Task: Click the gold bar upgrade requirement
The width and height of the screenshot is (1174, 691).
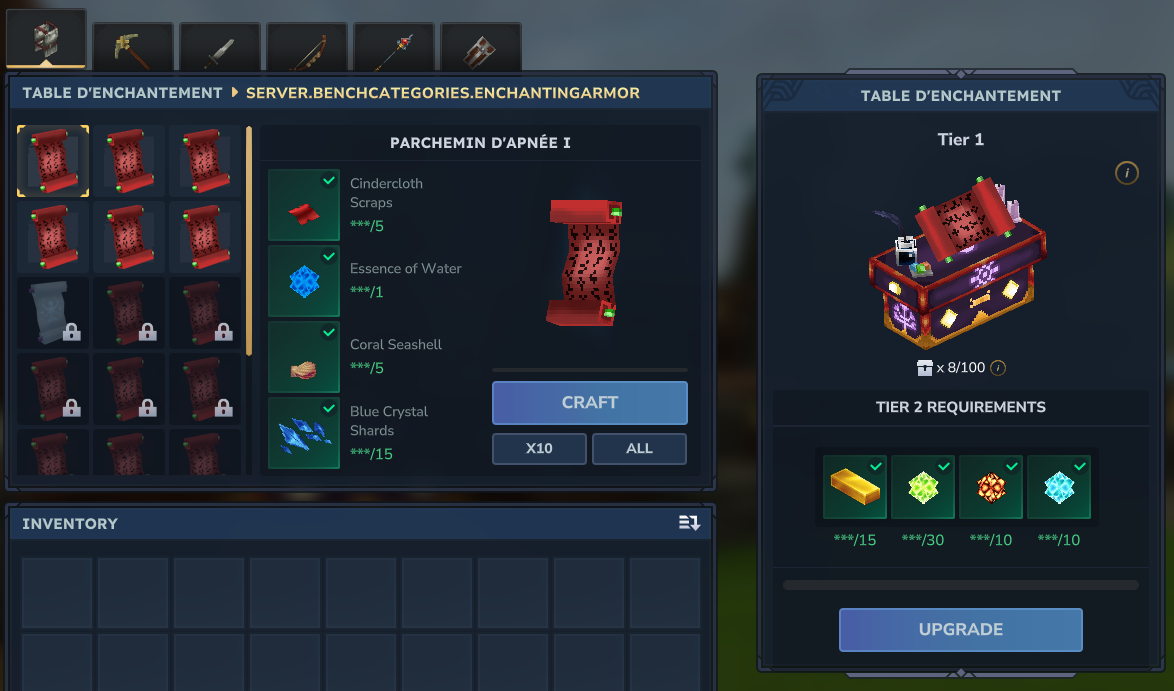Action: coord(854,487)
